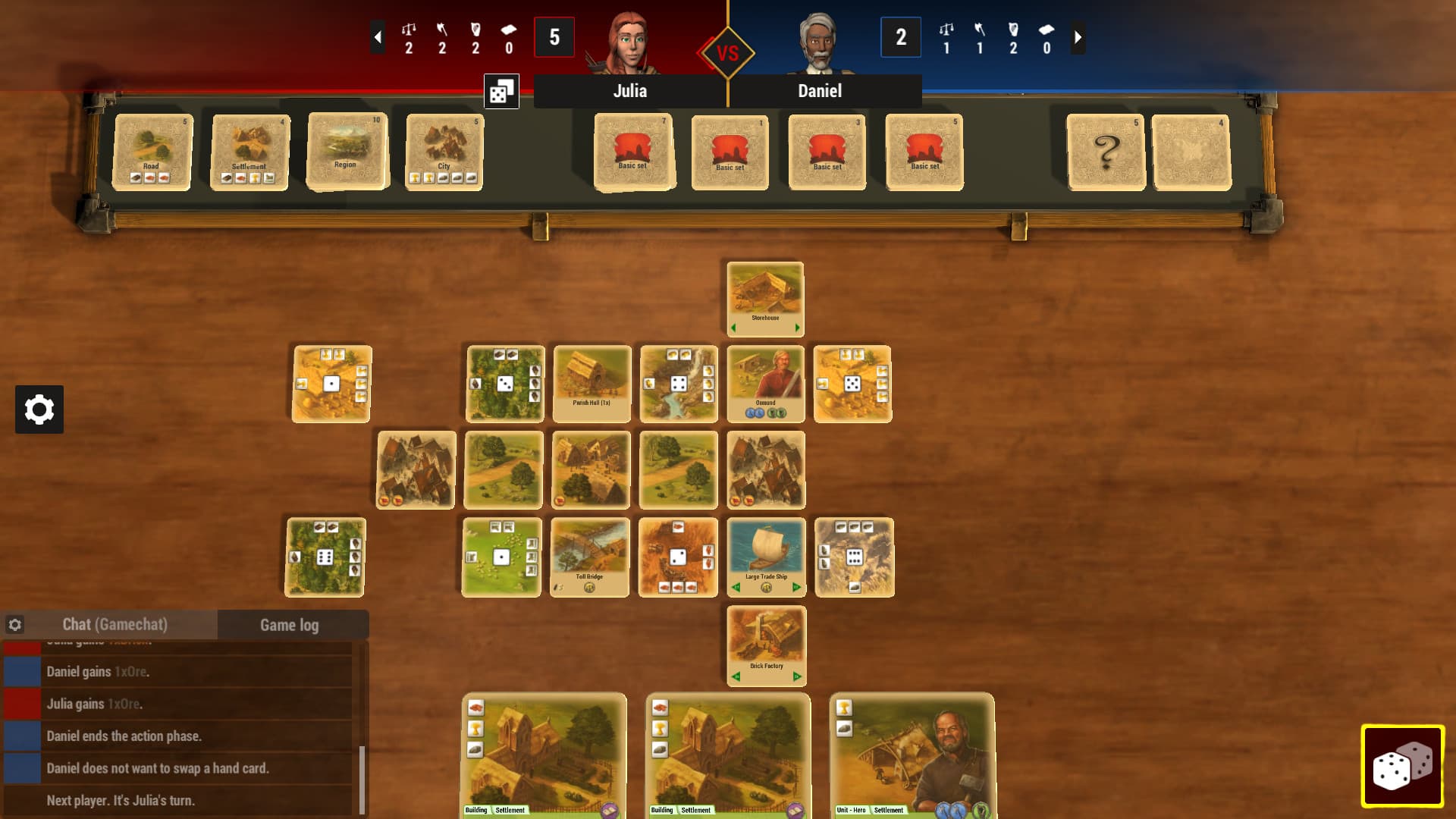Switch to the Game log tab
This screenshot has width=1456, height=819.
point(289,625)
